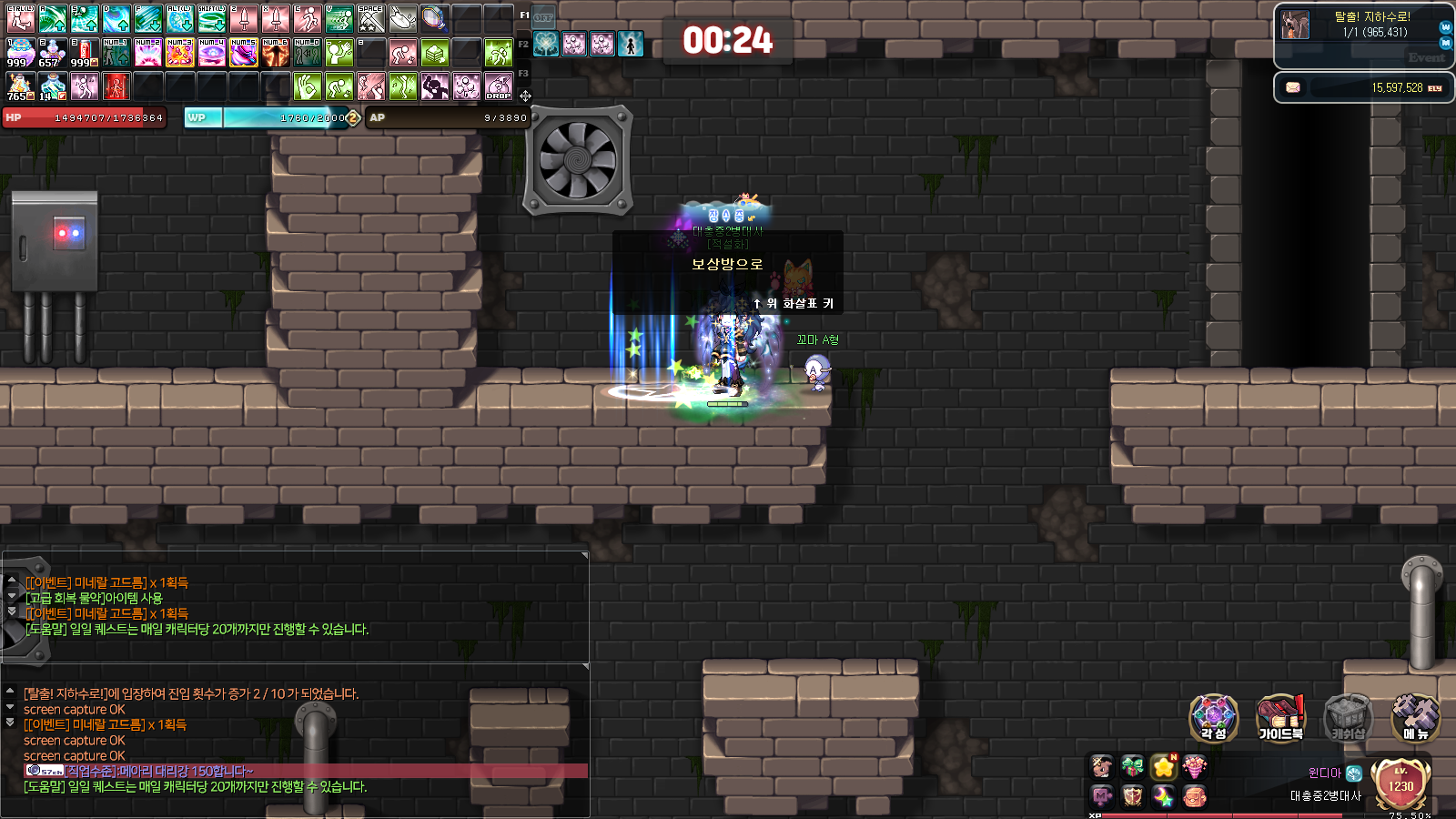This screenshot has width=1456, height=819.
Task: Toggle the OFF button beside F1
Action: (x=543, y=17)
